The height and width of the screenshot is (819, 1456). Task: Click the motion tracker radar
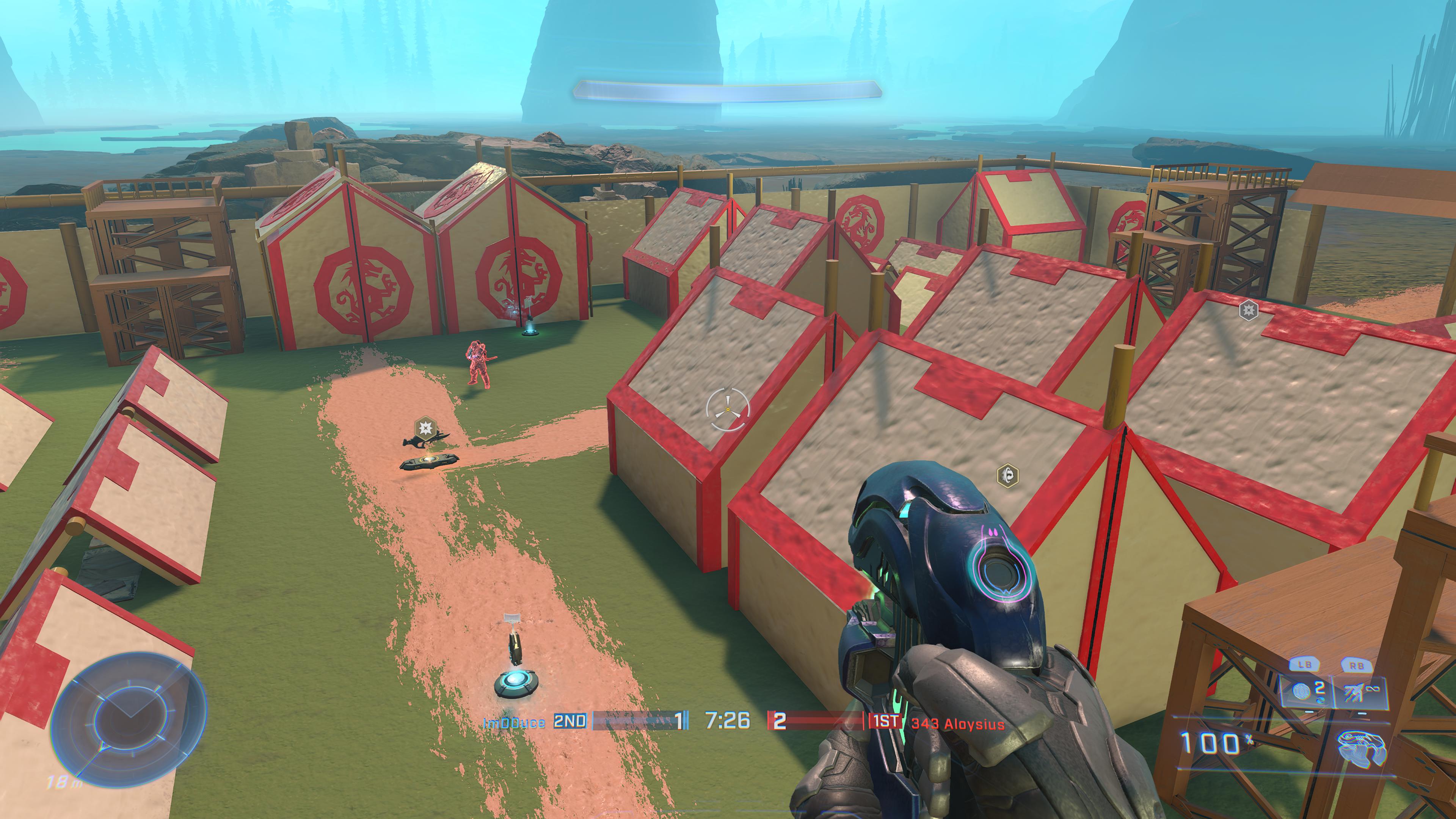tap(129, 717)
